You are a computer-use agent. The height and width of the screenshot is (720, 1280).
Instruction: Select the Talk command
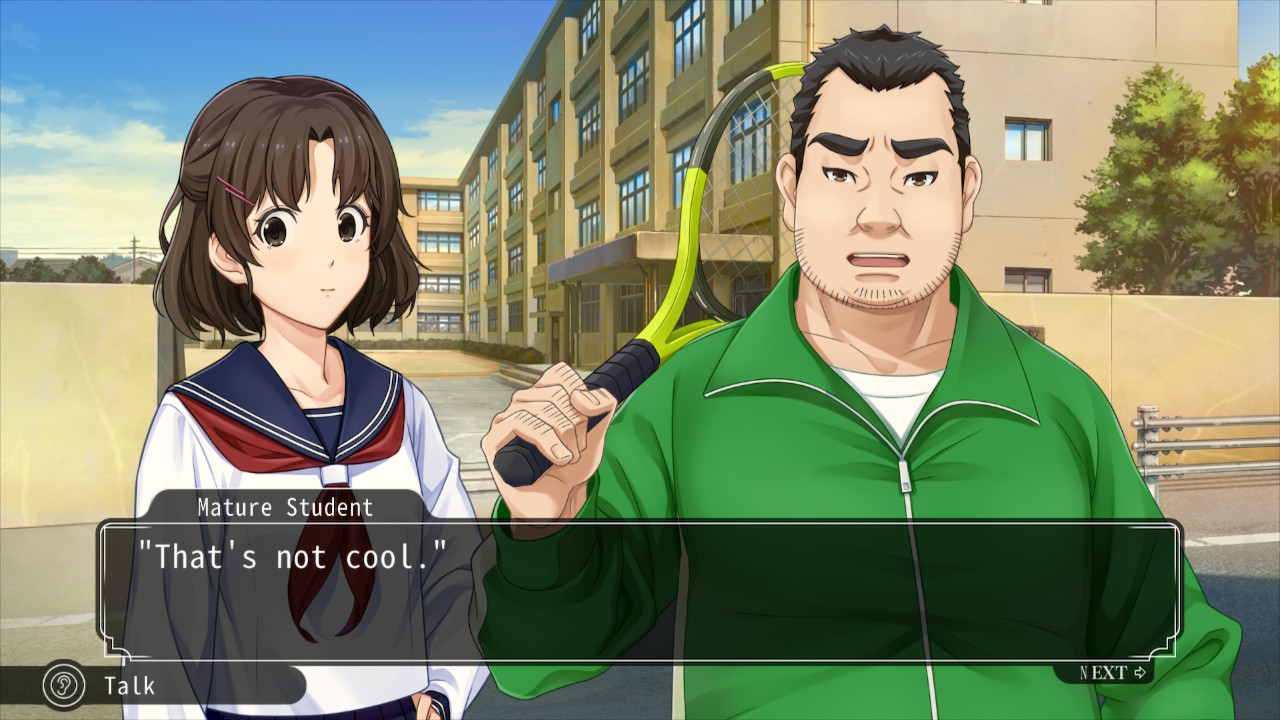[128, 686]
